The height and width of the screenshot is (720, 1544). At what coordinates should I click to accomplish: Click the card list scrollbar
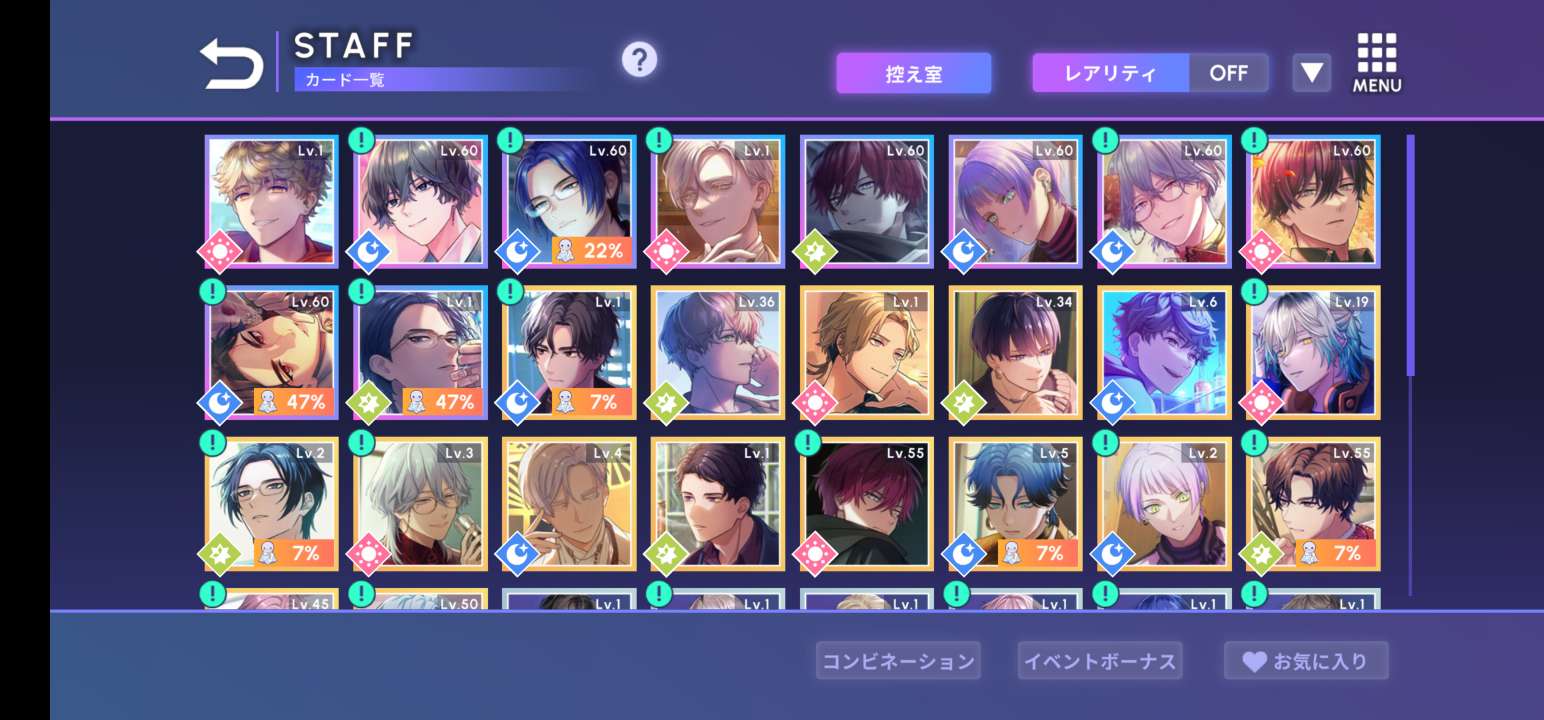pyautogui.click(x=1410, y=256)
